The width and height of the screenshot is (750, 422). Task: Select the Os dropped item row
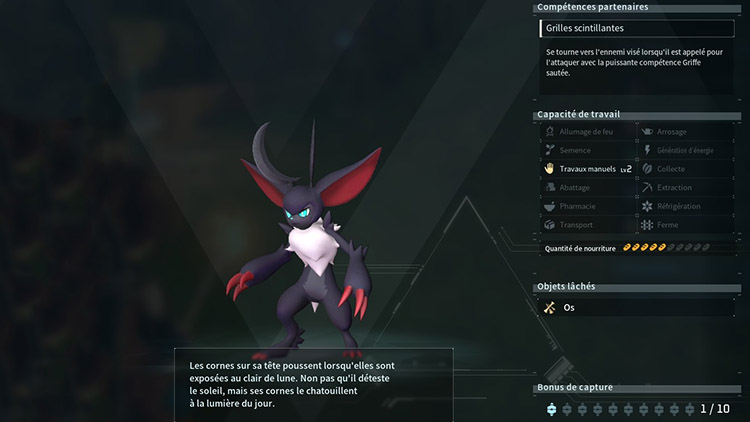(637, 308)
